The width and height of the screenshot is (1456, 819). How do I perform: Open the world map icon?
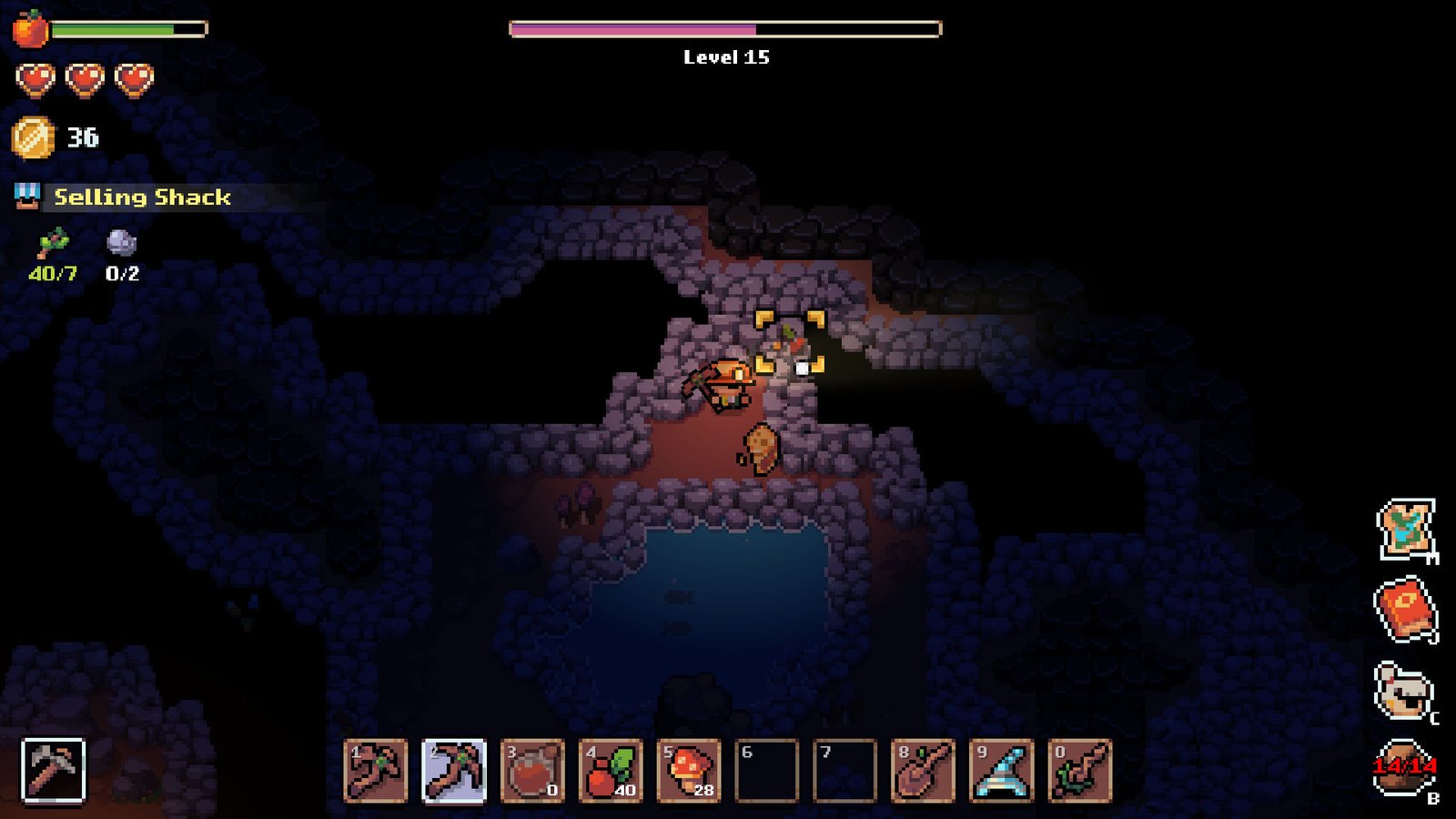(x=1406, y=529)
